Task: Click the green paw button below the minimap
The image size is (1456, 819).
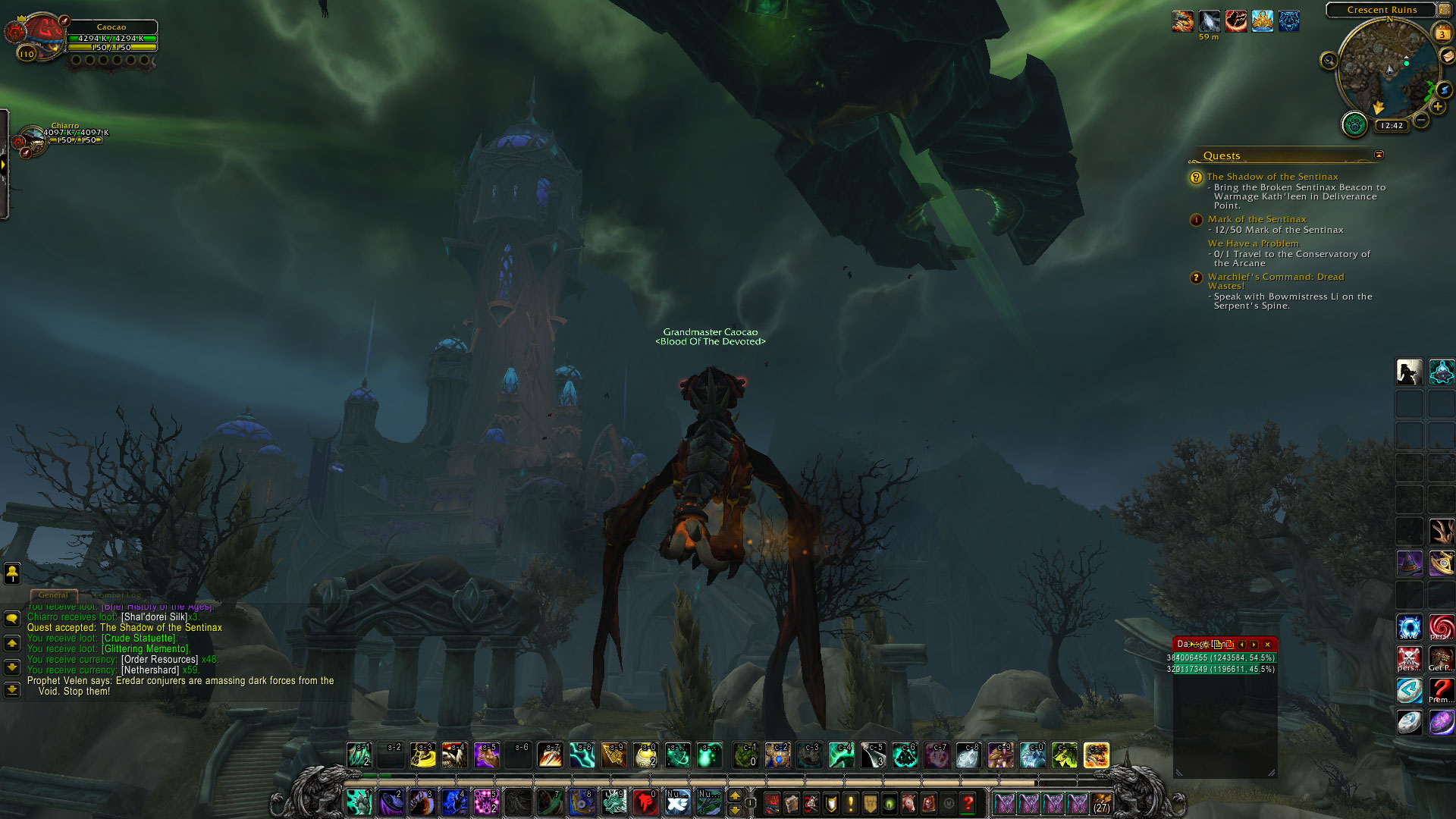Action: pyautogui.click(x=1354, y=124)
